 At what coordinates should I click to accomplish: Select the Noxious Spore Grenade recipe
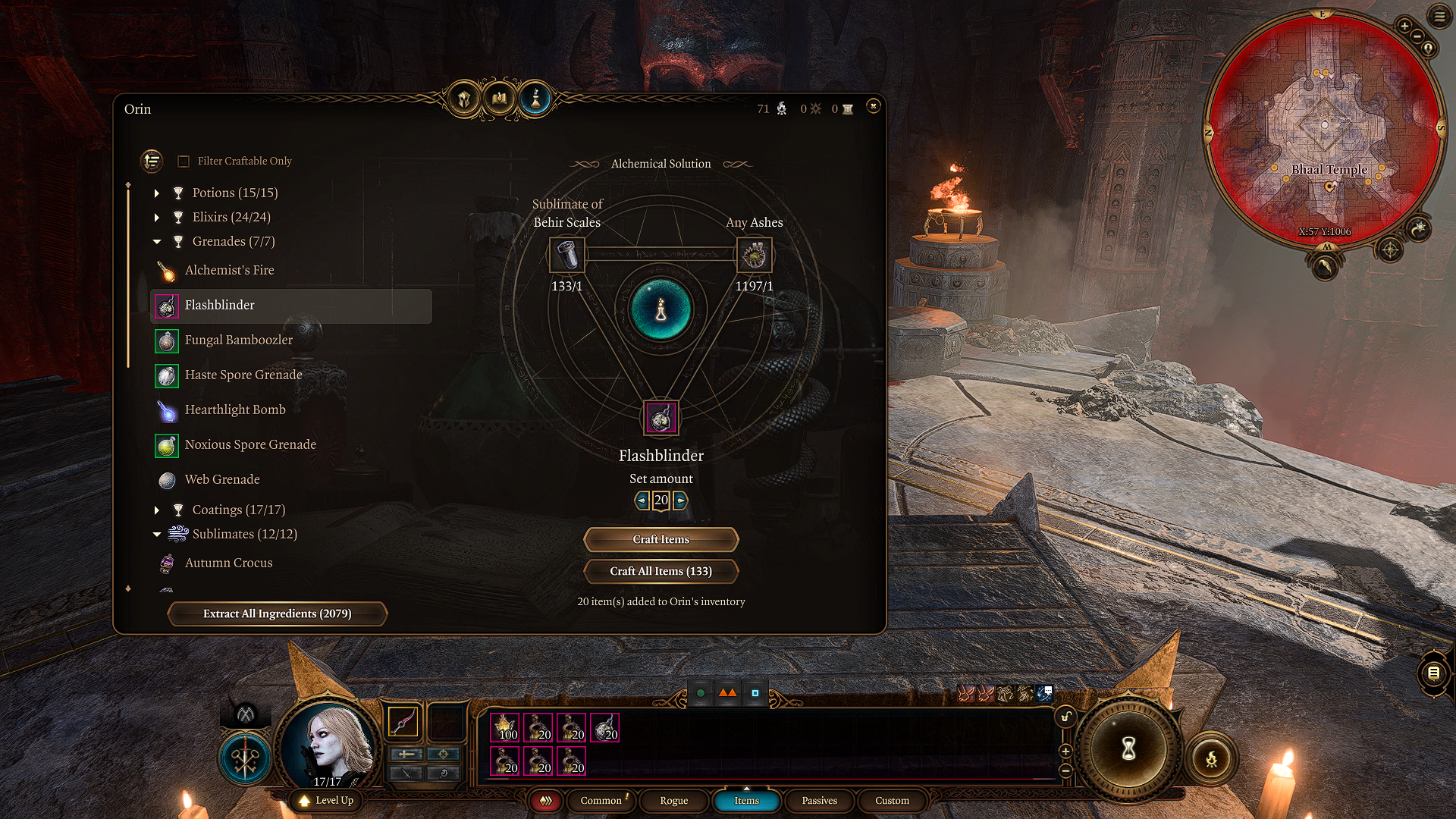tap(250, 445)
